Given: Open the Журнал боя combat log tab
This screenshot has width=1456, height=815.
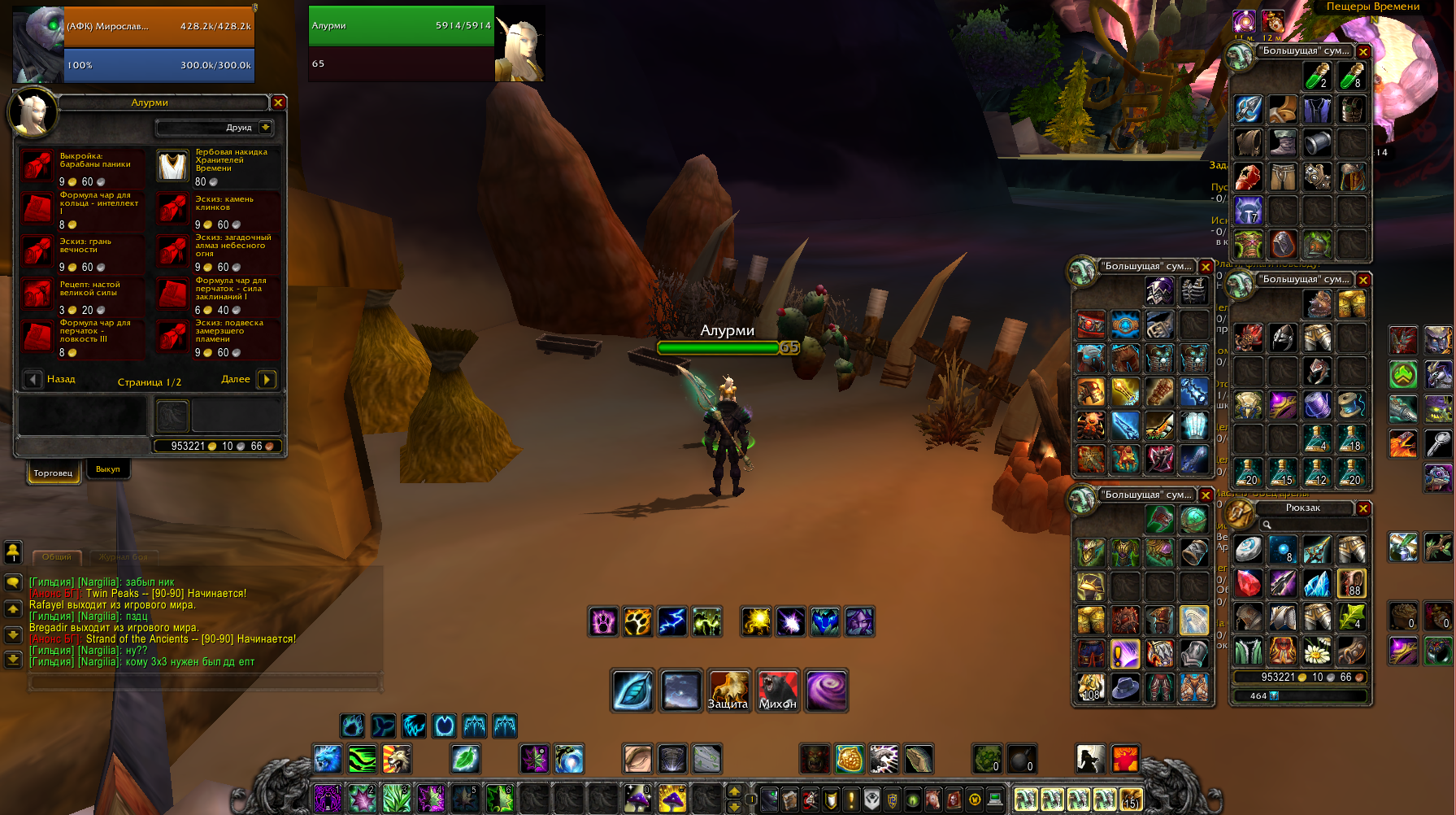Looking at the screenshot, I should [x=123, y=557].
